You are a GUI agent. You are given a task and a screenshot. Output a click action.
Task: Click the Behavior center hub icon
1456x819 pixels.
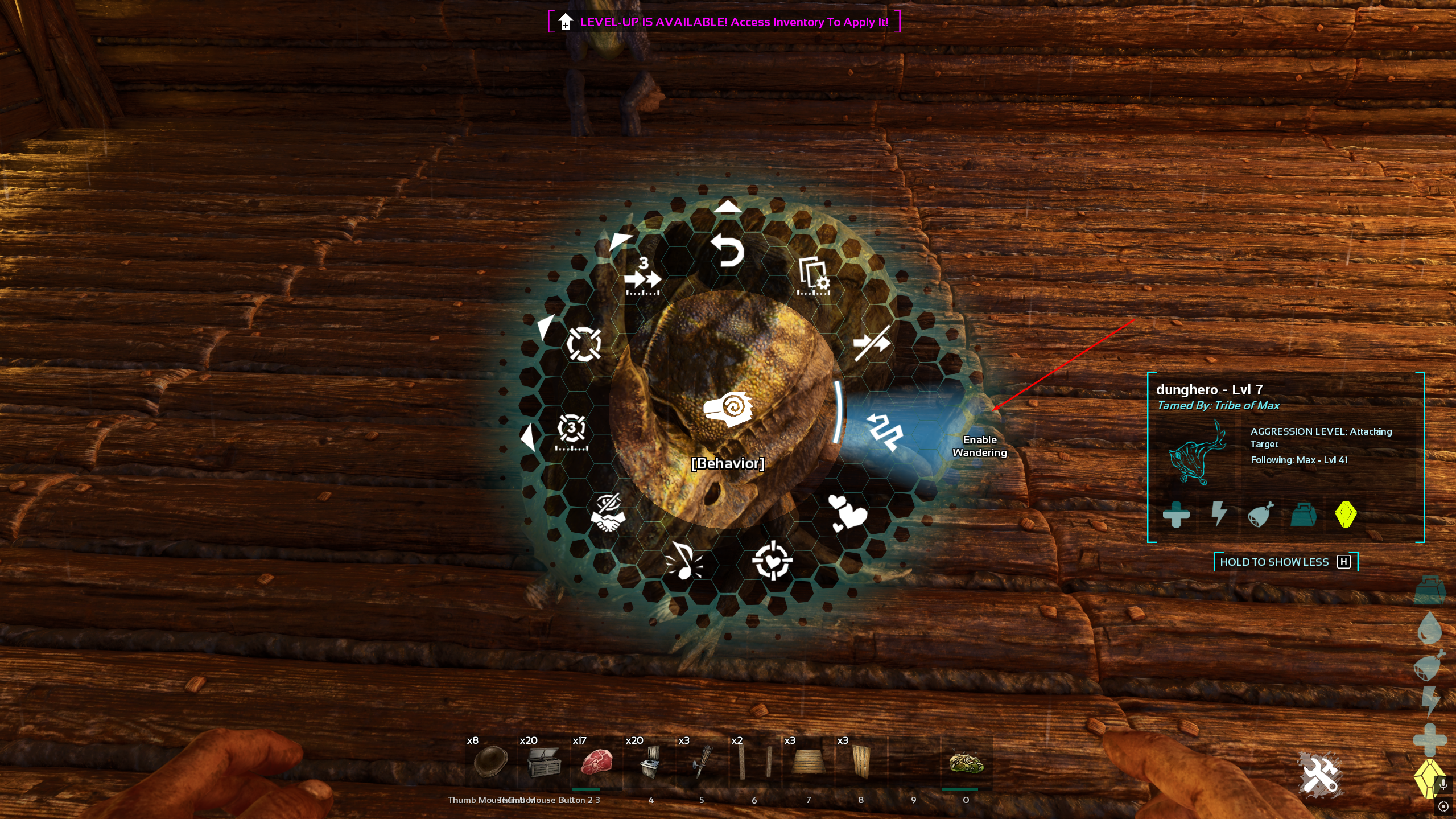(x=728, y=409)
